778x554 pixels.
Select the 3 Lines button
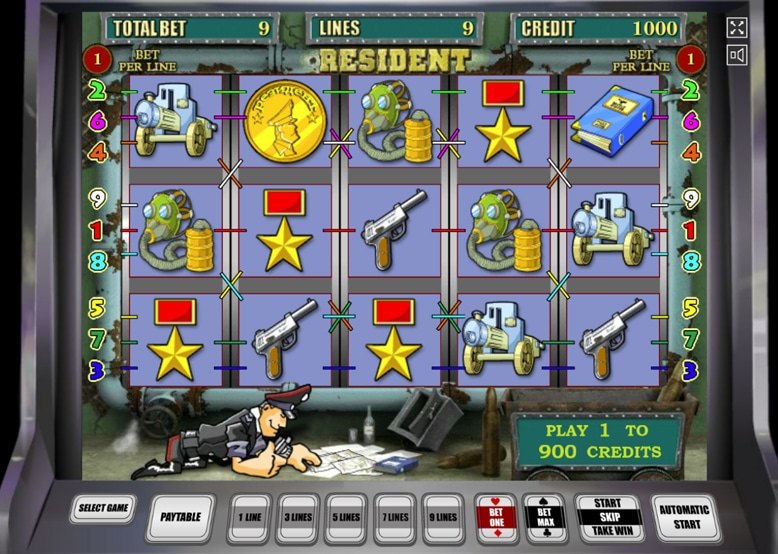click(x=298, y=516)
